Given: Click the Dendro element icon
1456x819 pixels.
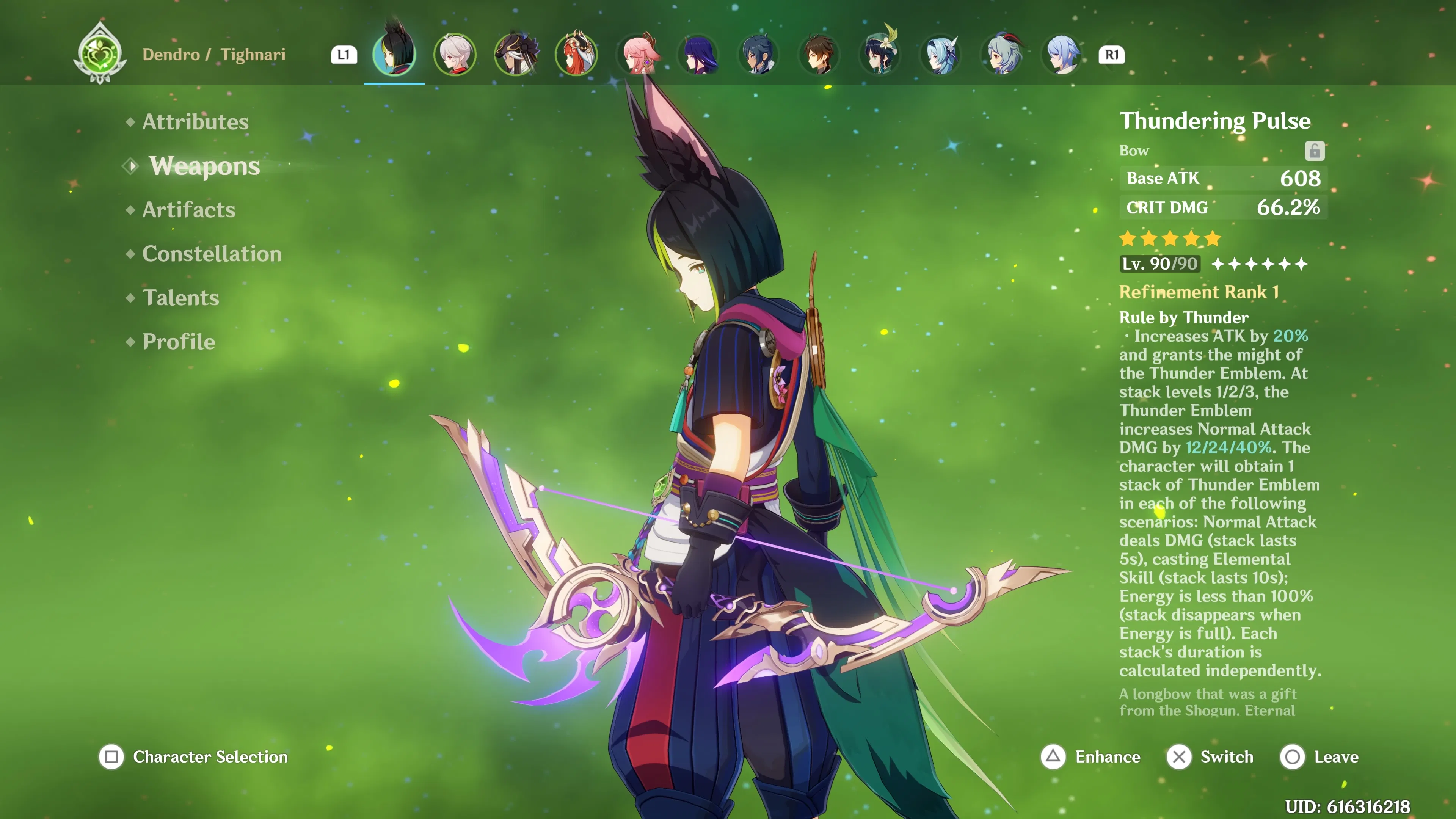Looking at the screenshot, I should (x=99, y=53).
